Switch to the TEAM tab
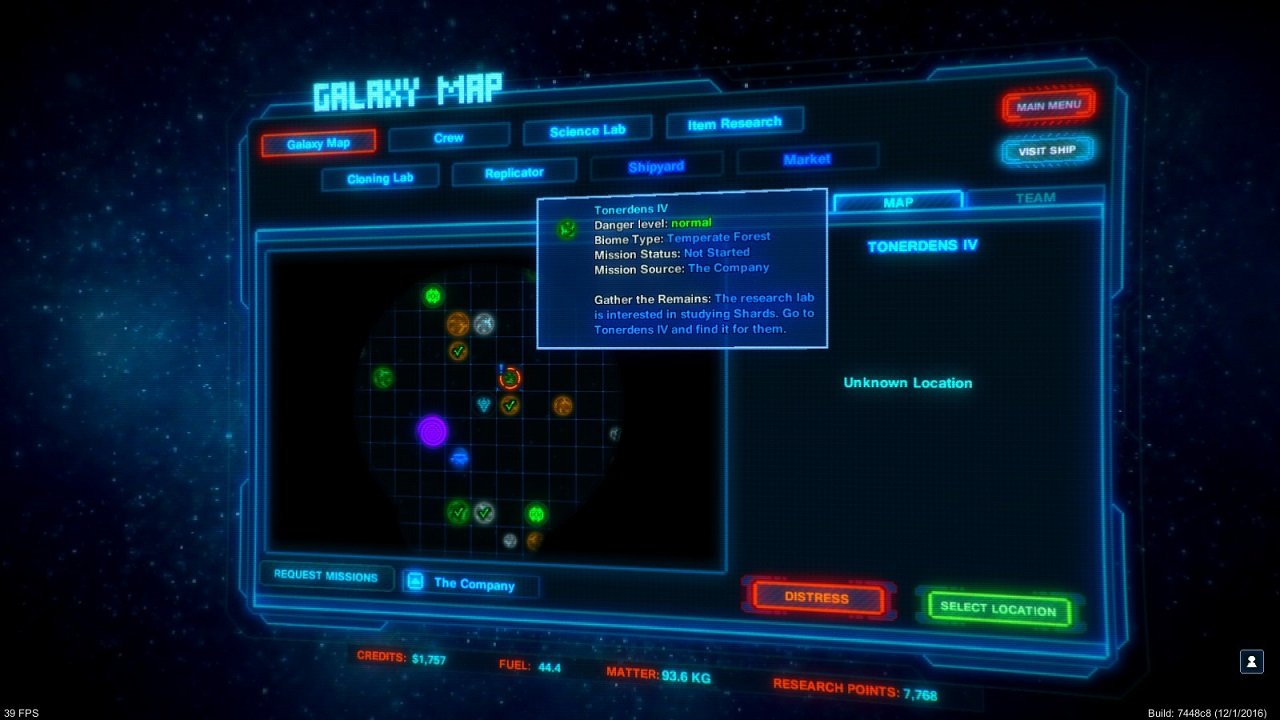 [x=1034, y=199]
